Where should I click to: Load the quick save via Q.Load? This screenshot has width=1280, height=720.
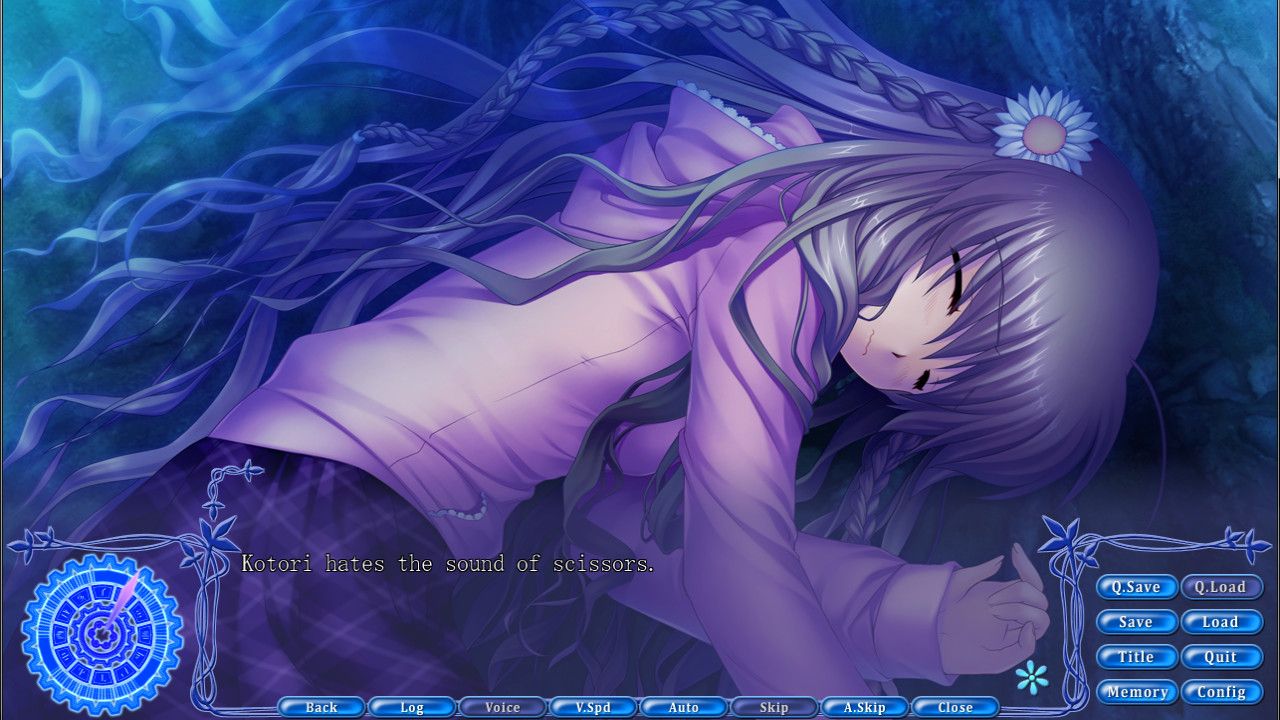1222,587
